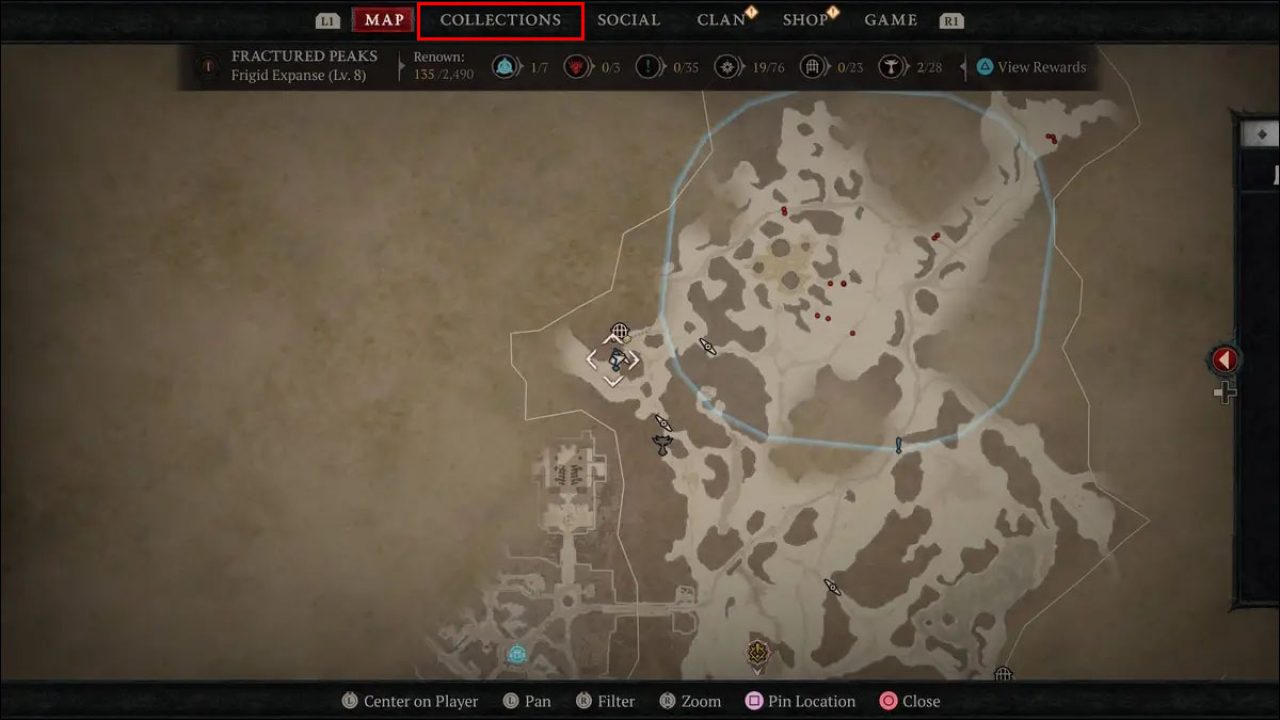Click the Fractured Peaks region emblem

pyautogui.click(x=207, y=67)
